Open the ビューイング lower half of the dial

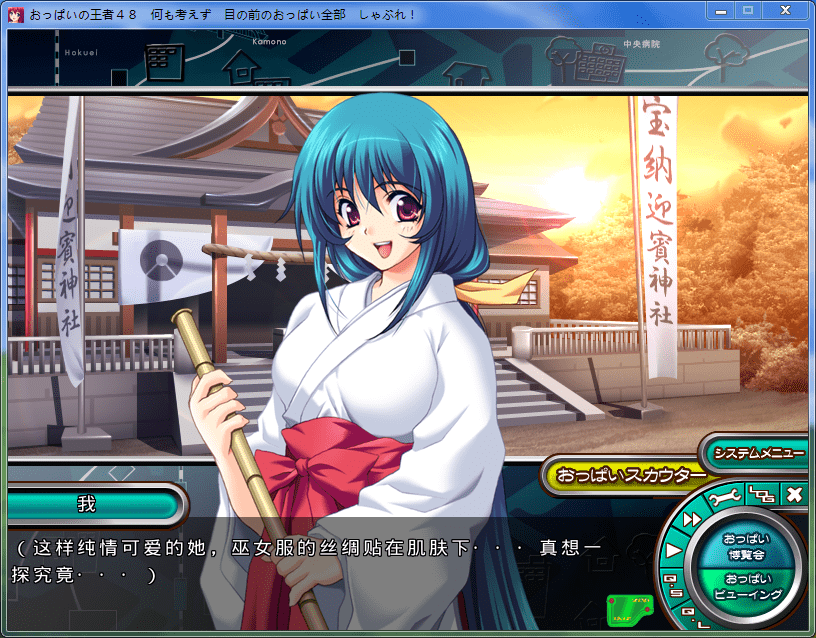click(748, 586)
